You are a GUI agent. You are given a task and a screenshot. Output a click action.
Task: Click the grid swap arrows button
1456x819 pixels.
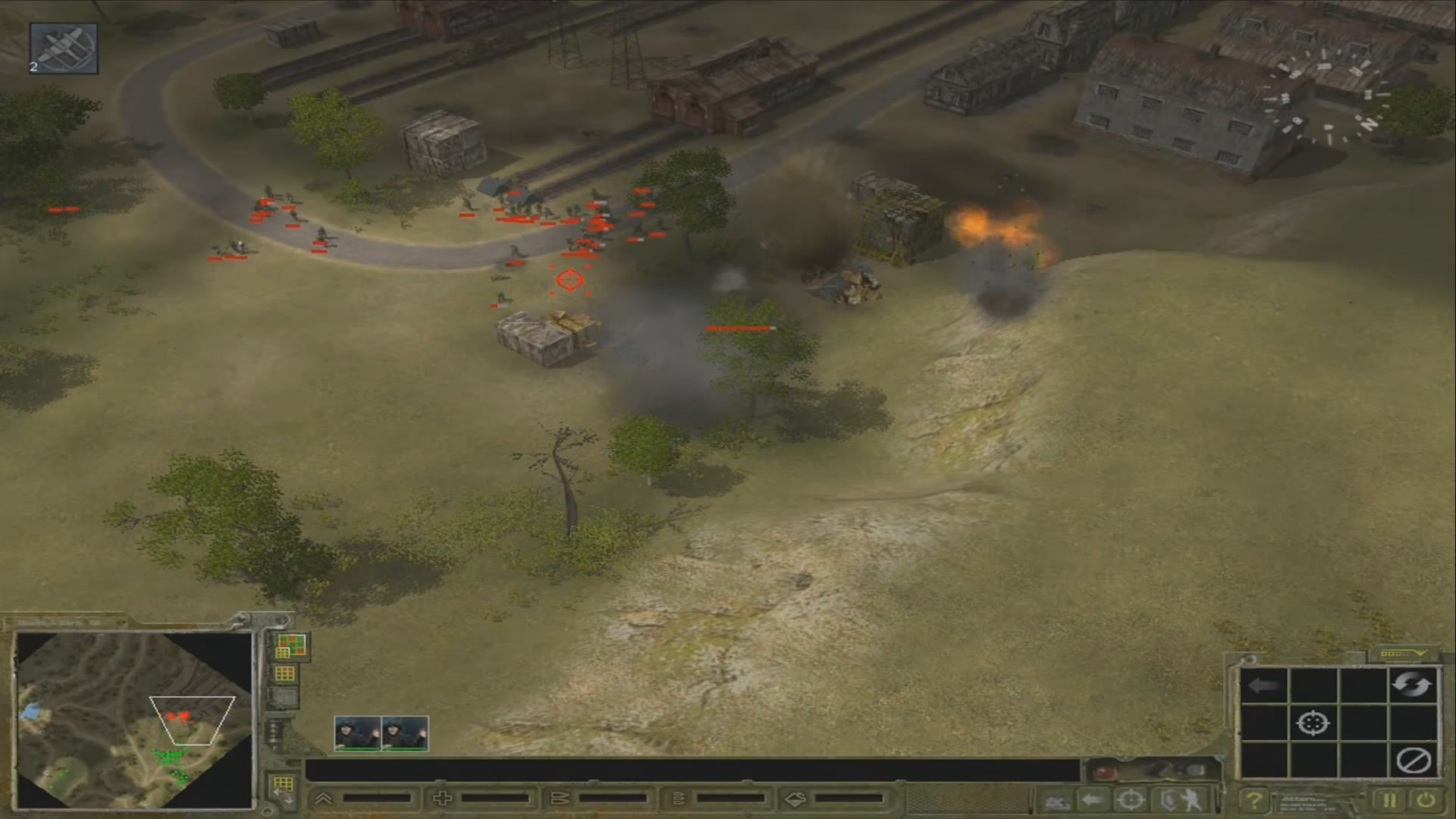[284, 789]
